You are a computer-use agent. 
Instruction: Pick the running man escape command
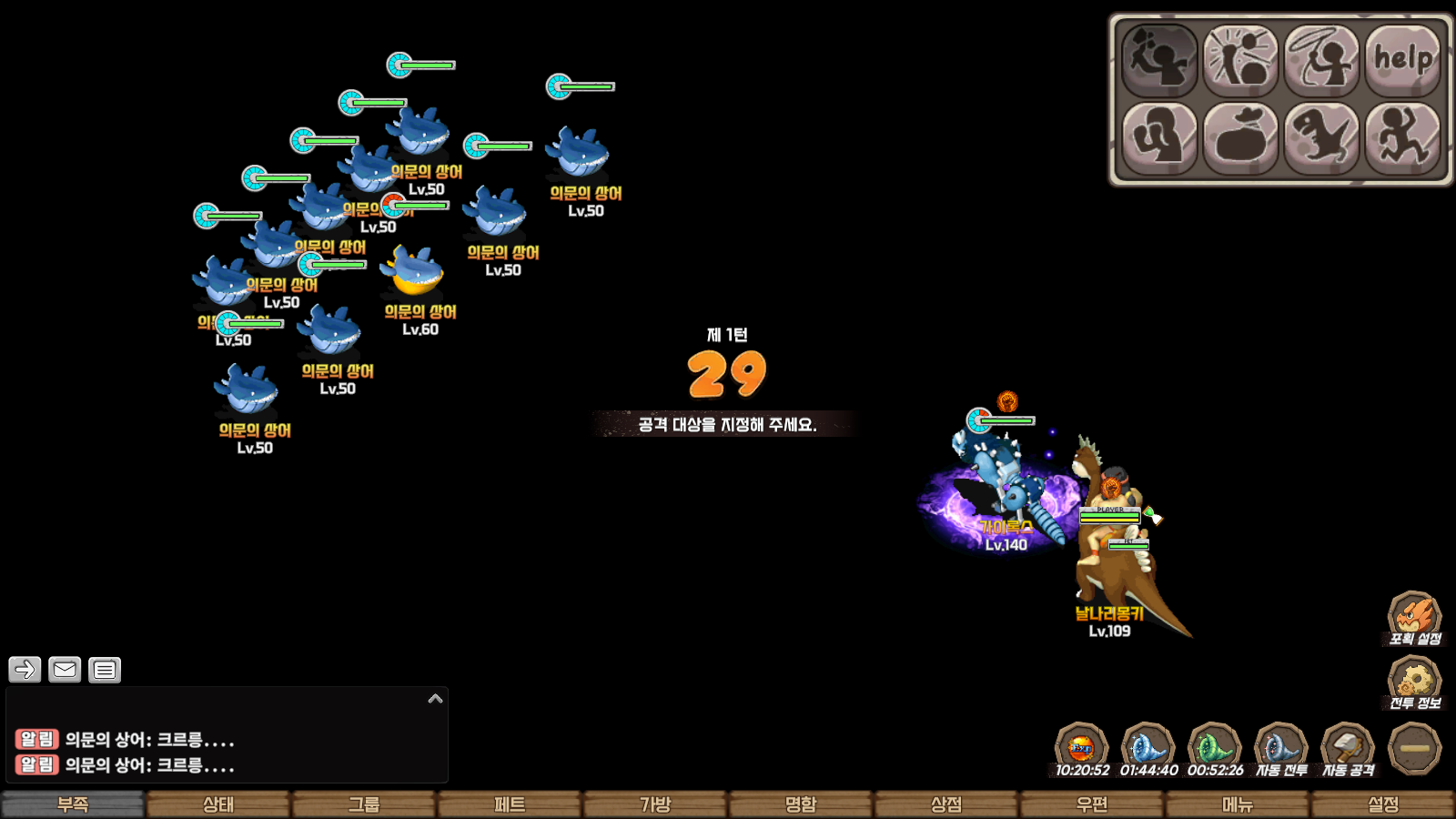[1402, 138]
